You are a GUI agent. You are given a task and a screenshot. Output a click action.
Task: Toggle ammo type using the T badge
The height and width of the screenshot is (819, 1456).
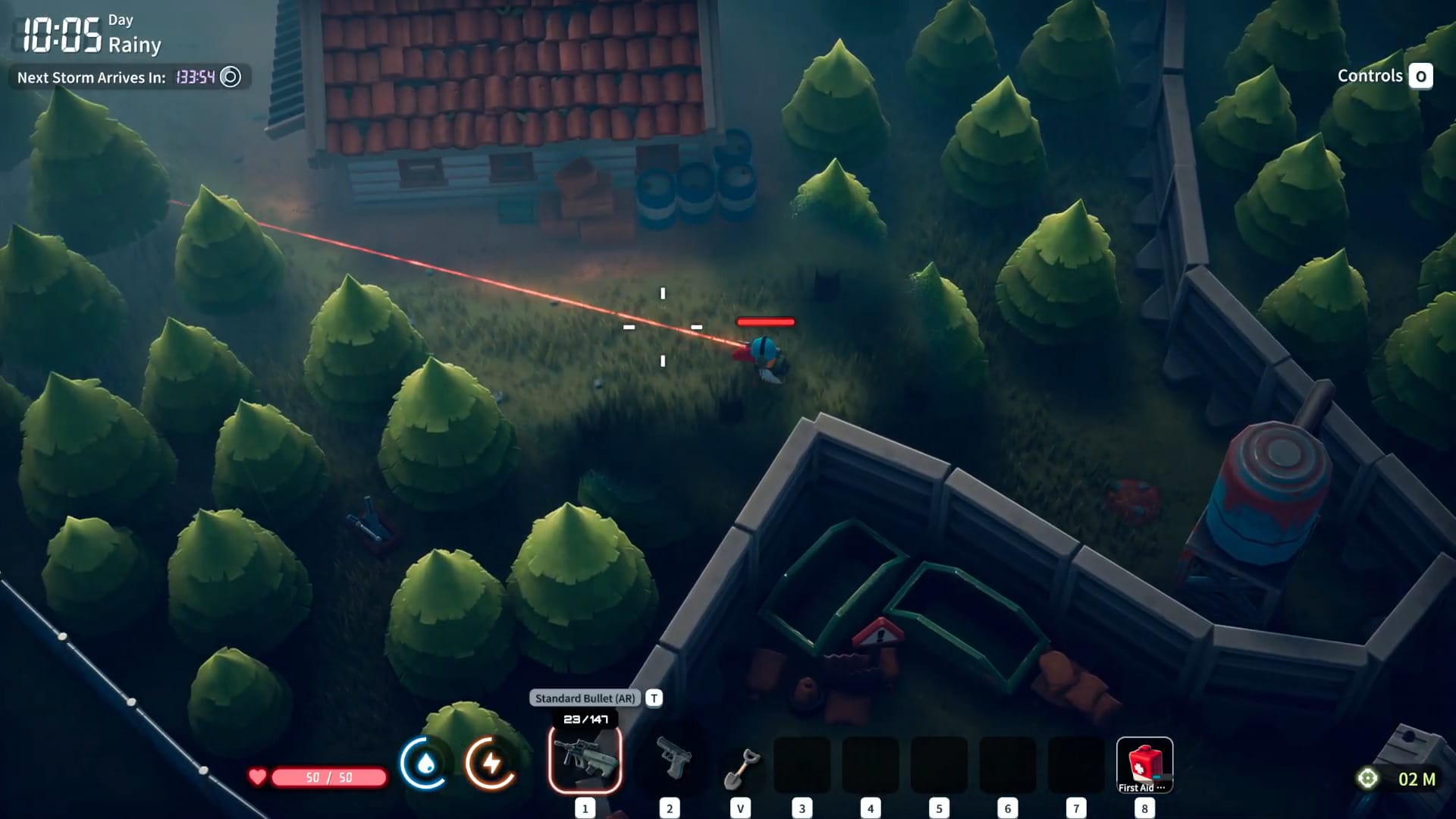[653, 698]
